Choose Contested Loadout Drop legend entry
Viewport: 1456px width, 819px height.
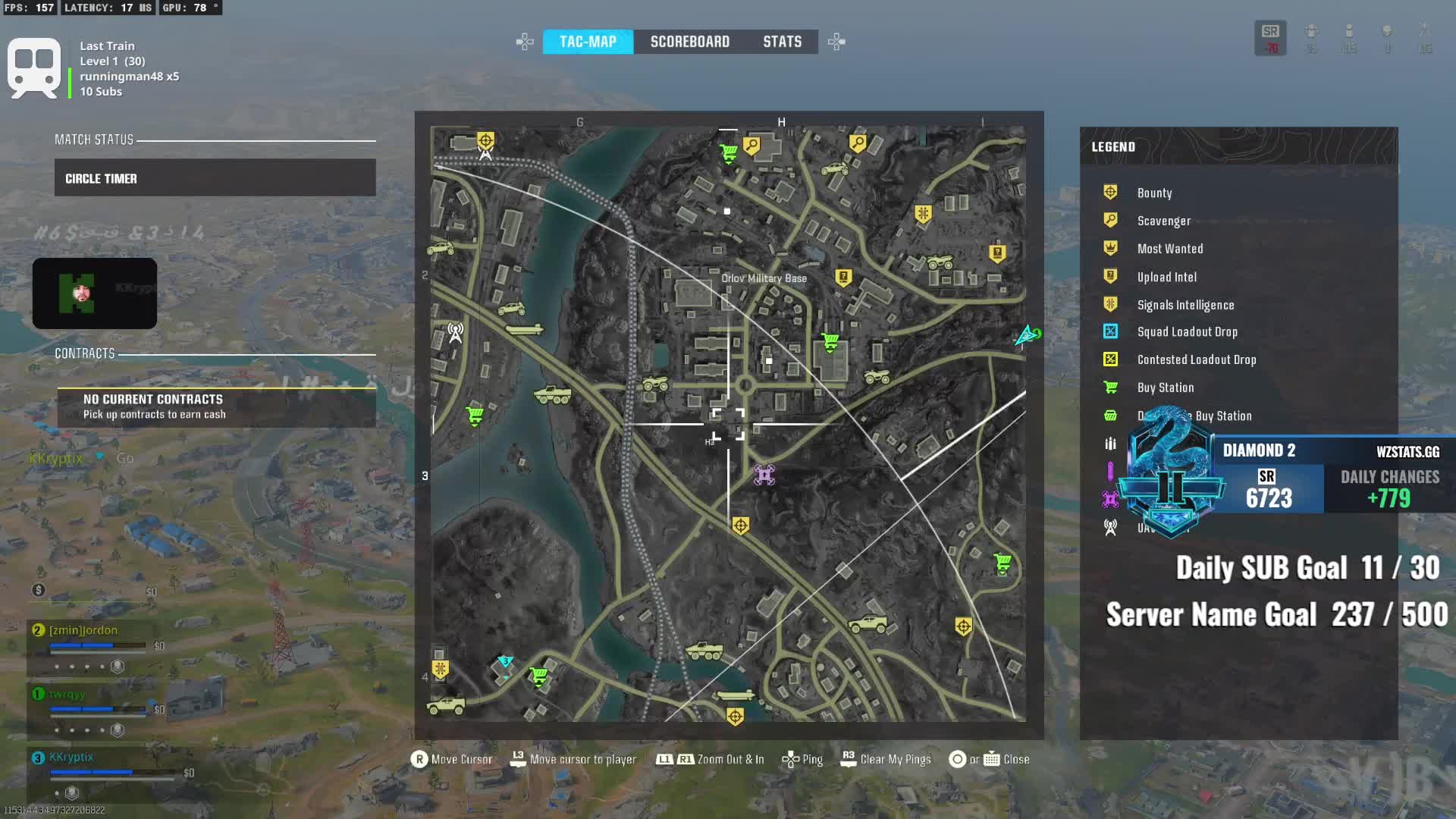1196,359
